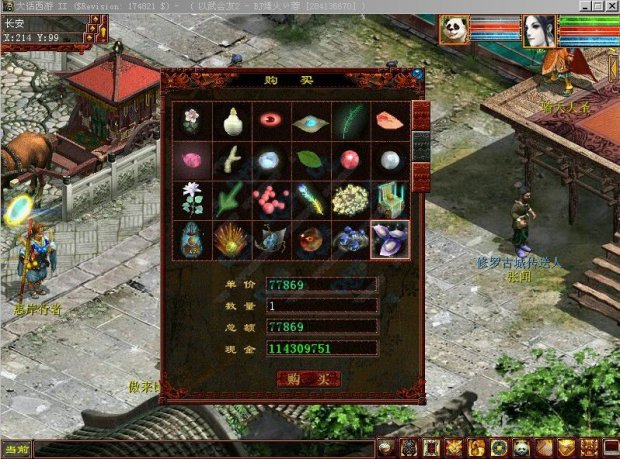Select the purple petals shop item
The image size is (620, 459).
[389, 240]
